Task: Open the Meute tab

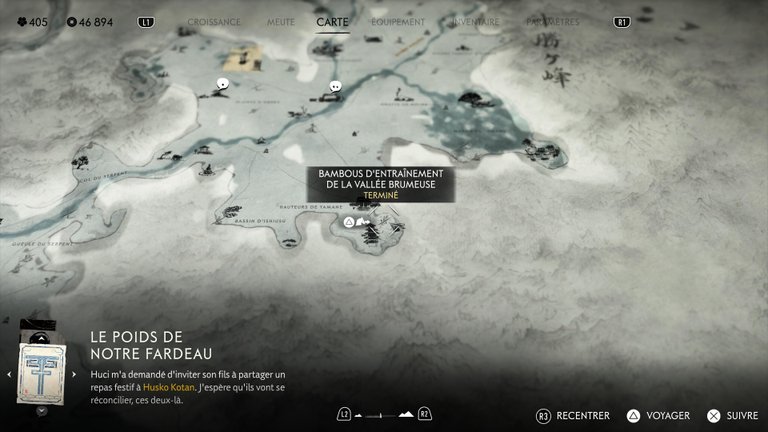Action: (x=281, y=21)
